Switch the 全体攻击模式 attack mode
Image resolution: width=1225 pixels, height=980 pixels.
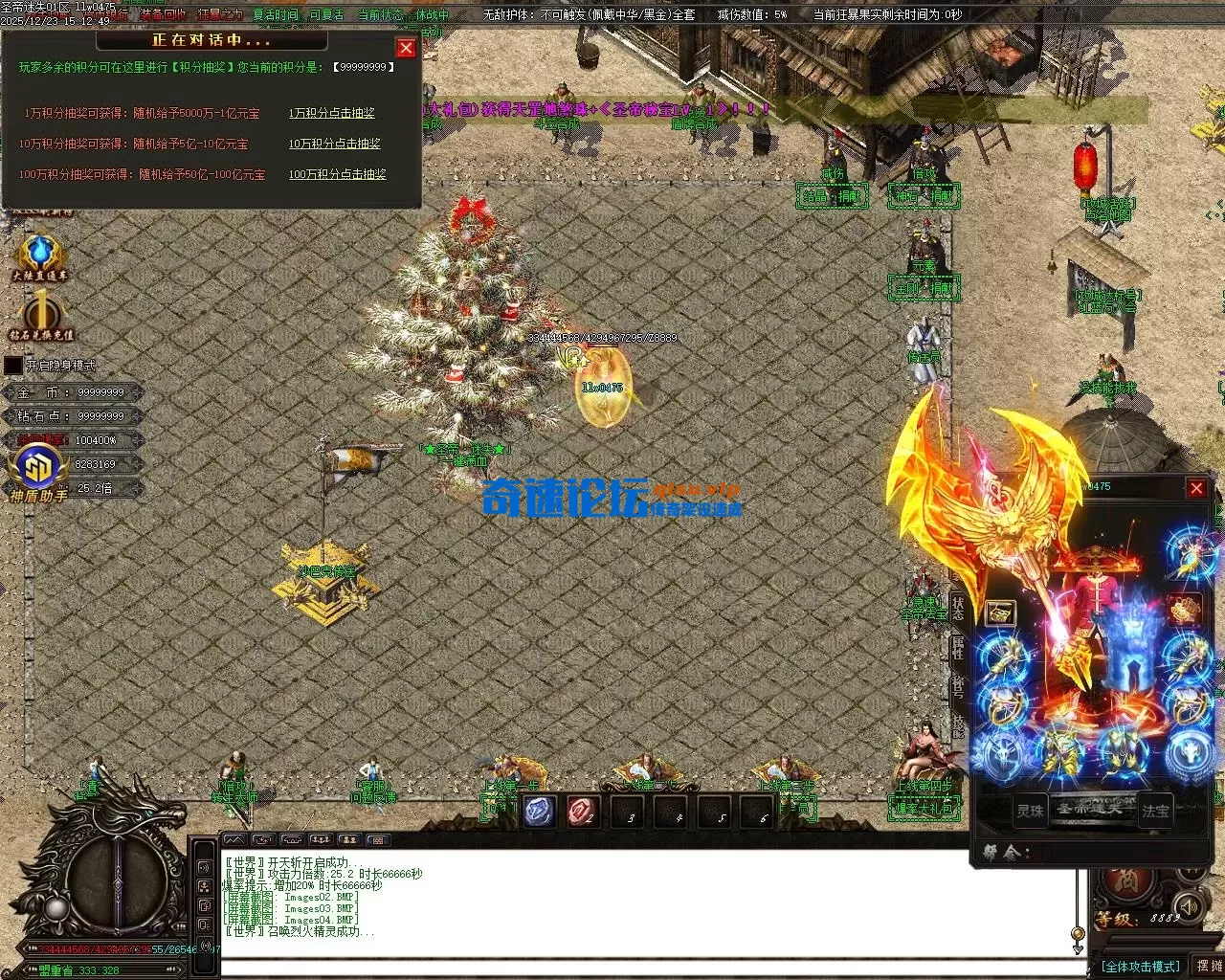[x=1140, y=967]
